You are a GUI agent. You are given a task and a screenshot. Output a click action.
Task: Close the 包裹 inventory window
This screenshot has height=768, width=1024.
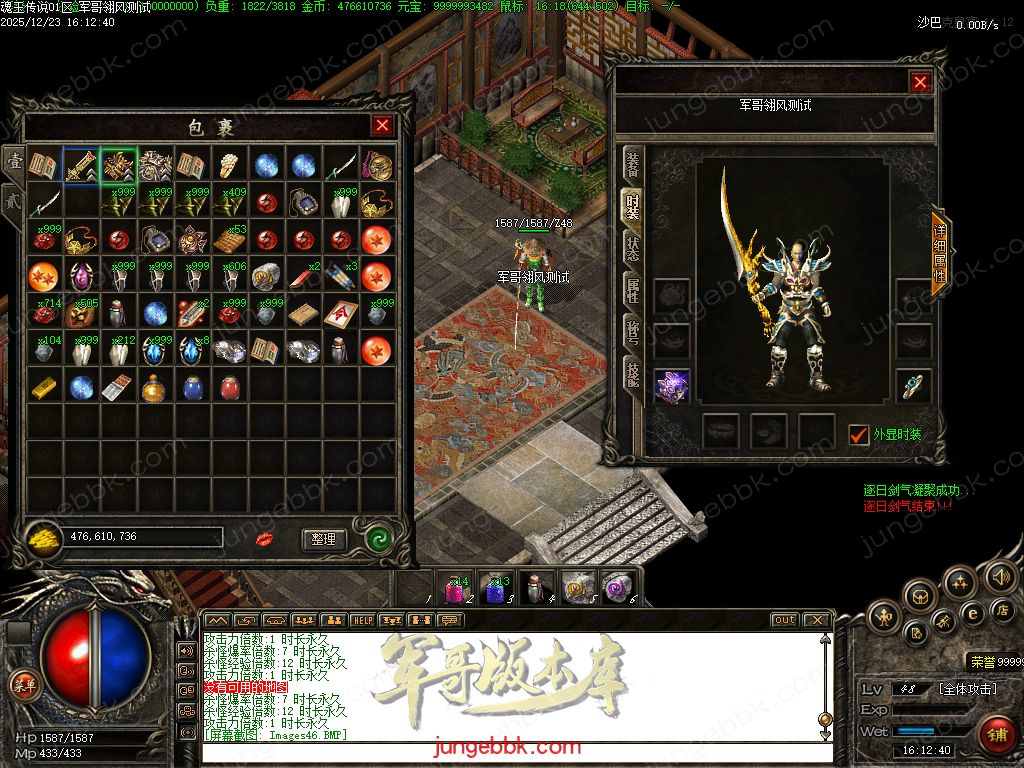[x=382, y=126]
